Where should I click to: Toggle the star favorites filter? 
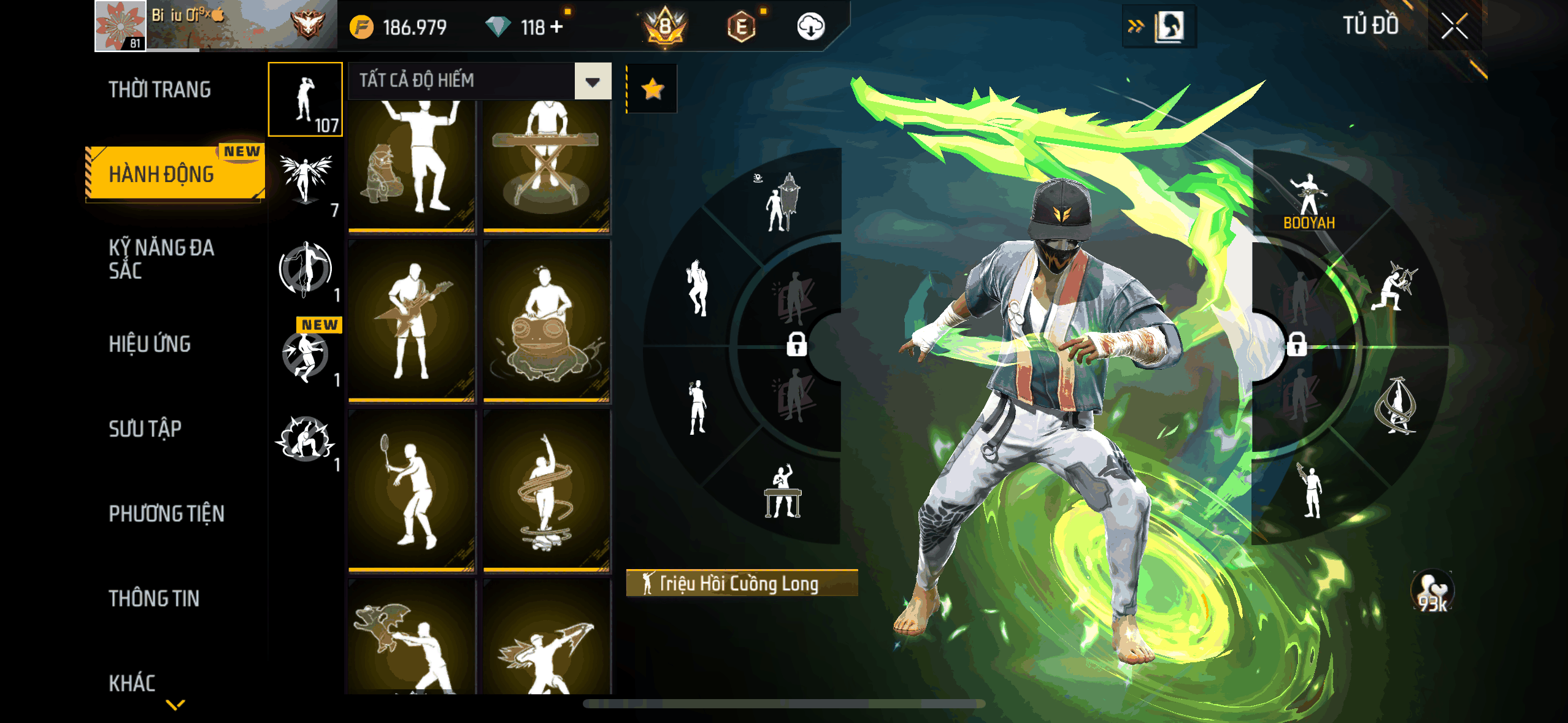652,90
